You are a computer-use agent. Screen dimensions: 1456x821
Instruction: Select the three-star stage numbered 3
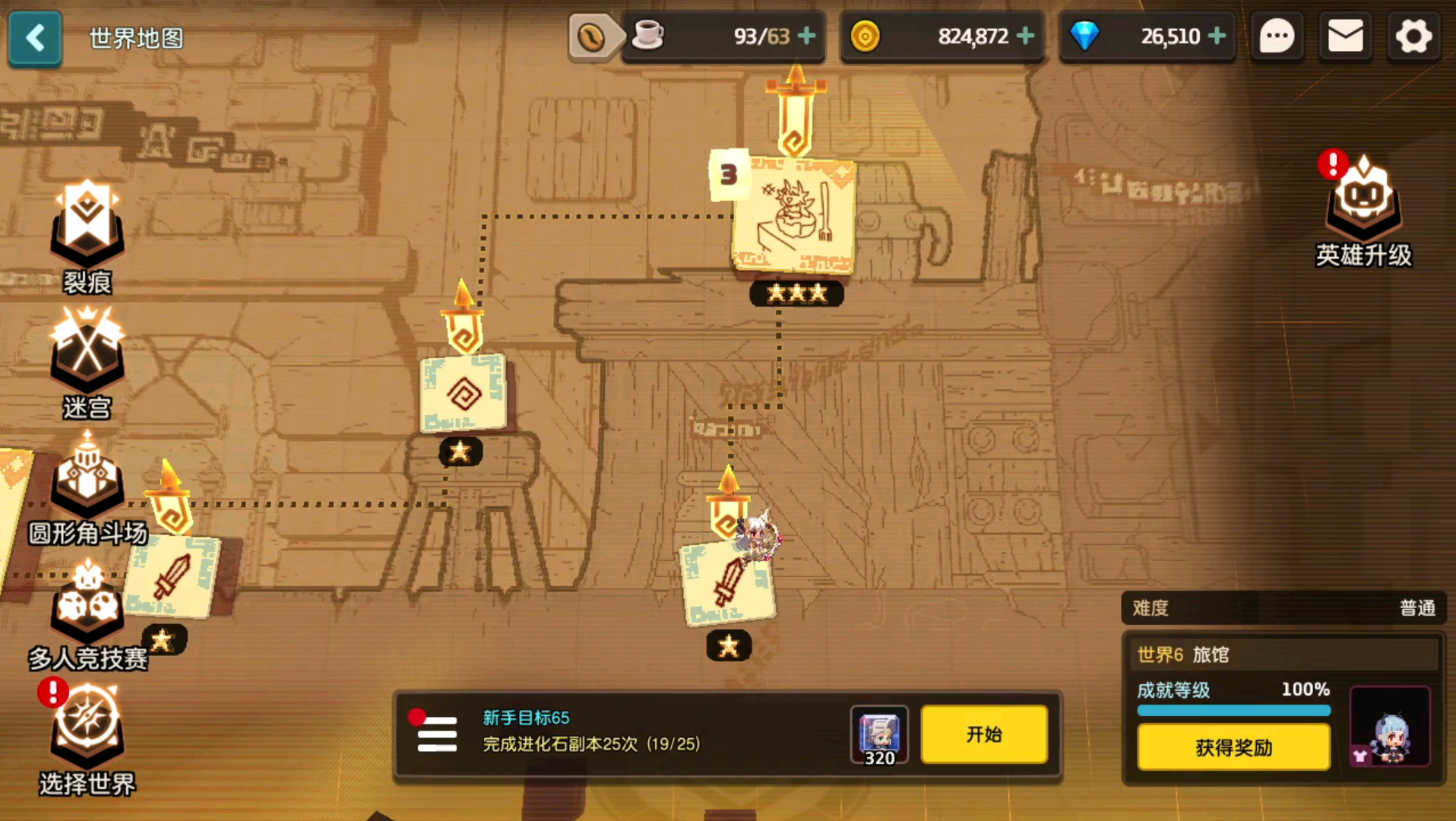click(x=794, y=217)
